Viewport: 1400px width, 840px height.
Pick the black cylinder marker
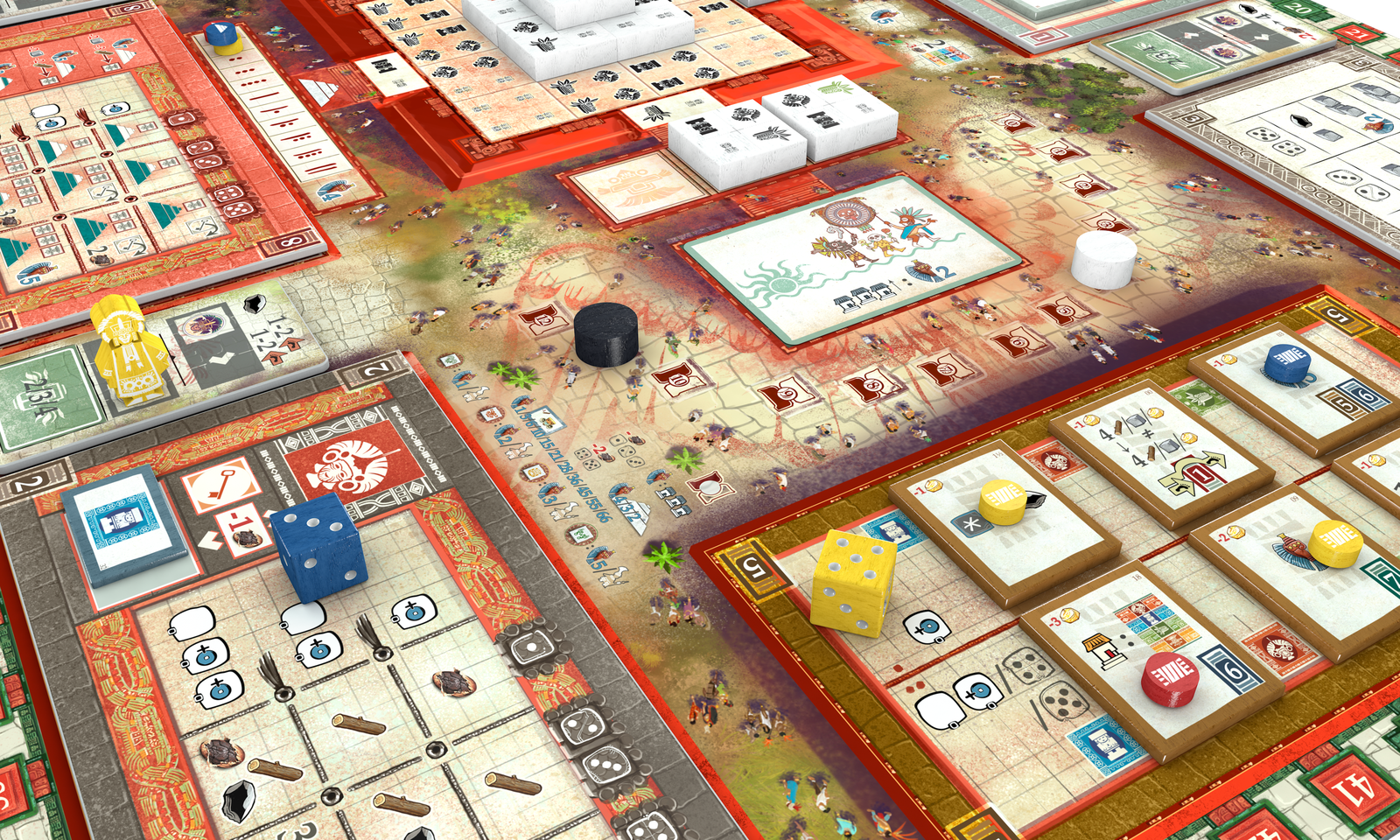(605, 333)
